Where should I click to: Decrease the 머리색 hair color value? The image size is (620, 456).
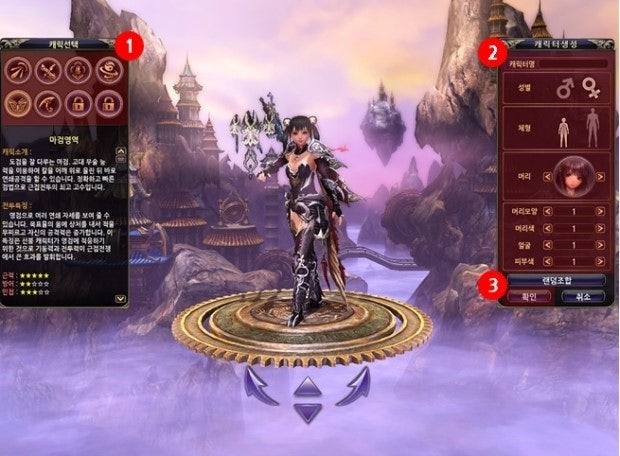[546, 226]
